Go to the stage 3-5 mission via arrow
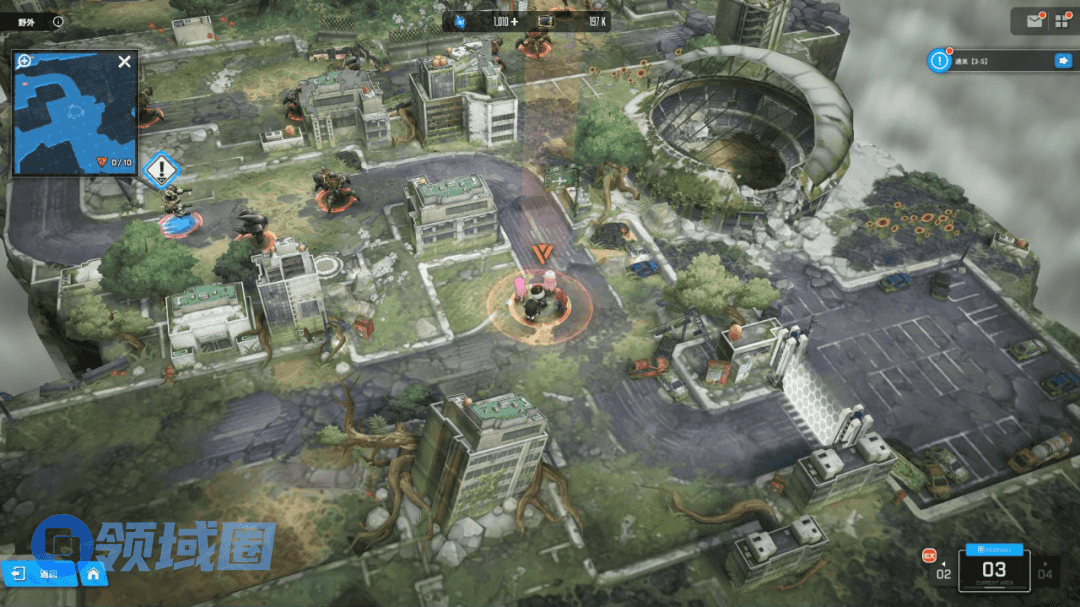This screenshot has width=1080, height=607. (x=1062, y=61)
